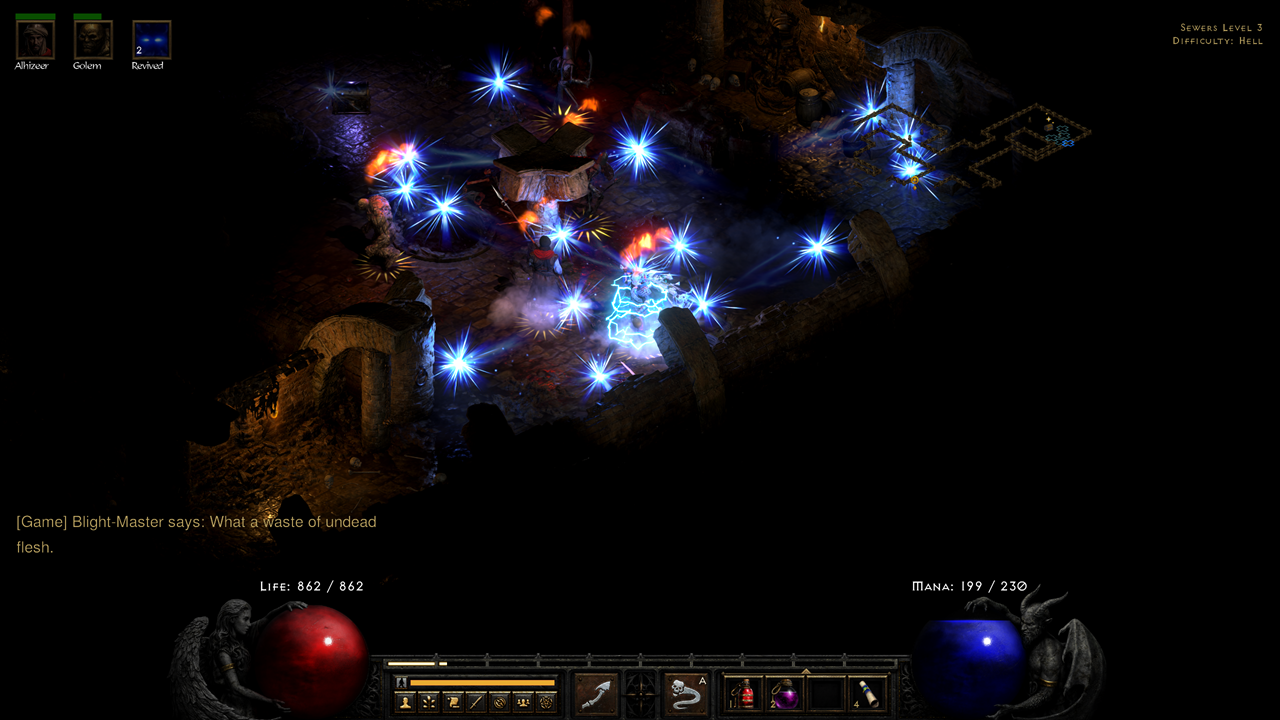The width and height of the screenshot is (1280, 720).
Task: Toggle the run/walk button
Action: pos(402,682)
